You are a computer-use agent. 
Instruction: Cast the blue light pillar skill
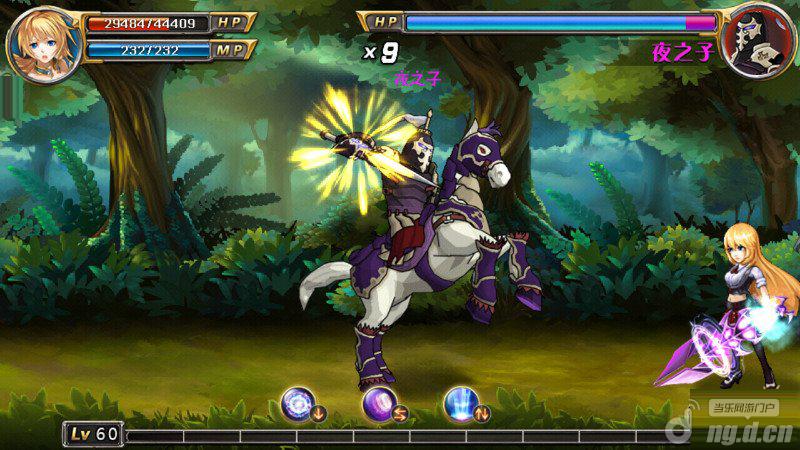click(x=461, y=402)
